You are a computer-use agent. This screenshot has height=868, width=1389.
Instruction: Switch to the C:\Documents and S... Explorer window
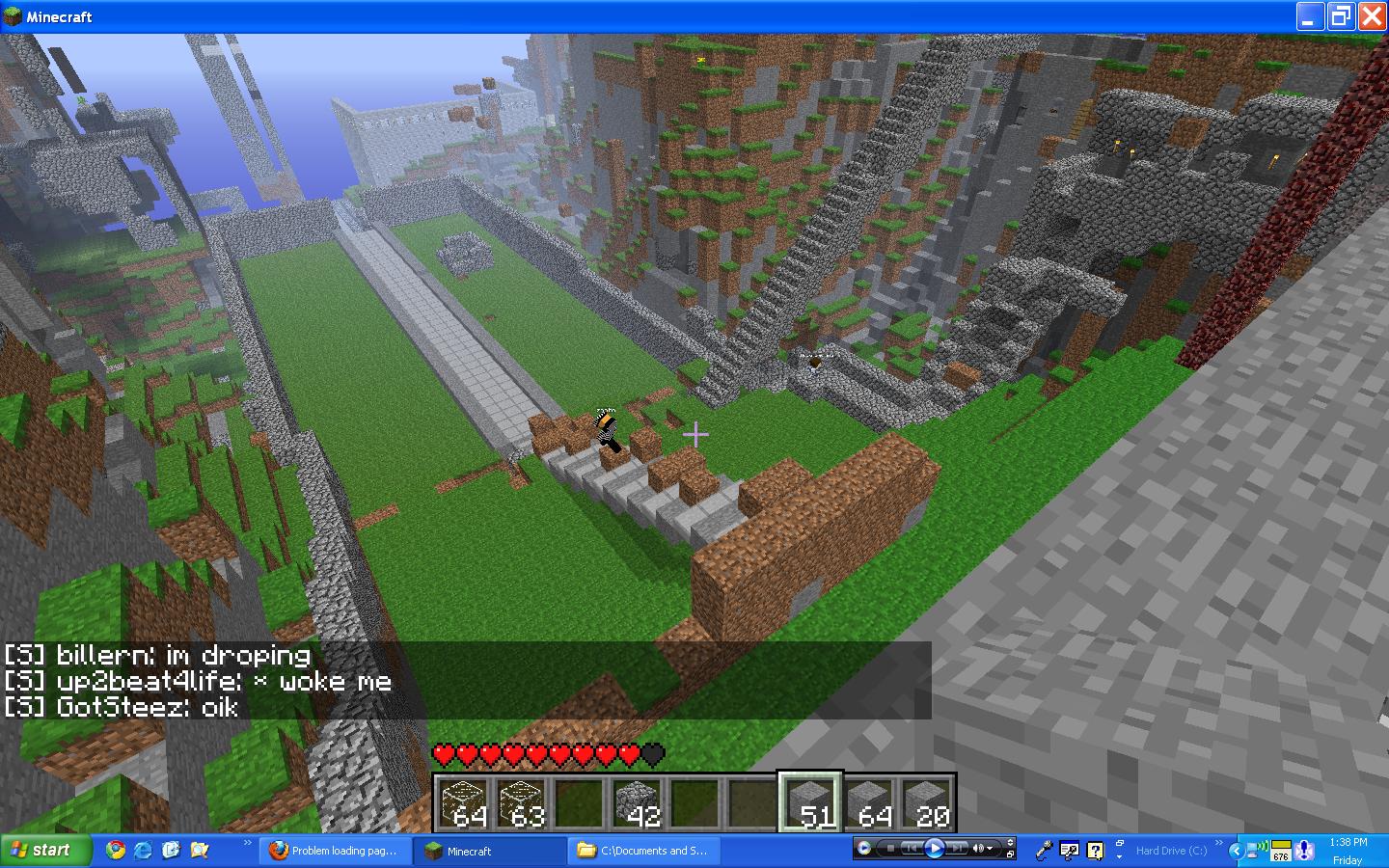[643, 851]
